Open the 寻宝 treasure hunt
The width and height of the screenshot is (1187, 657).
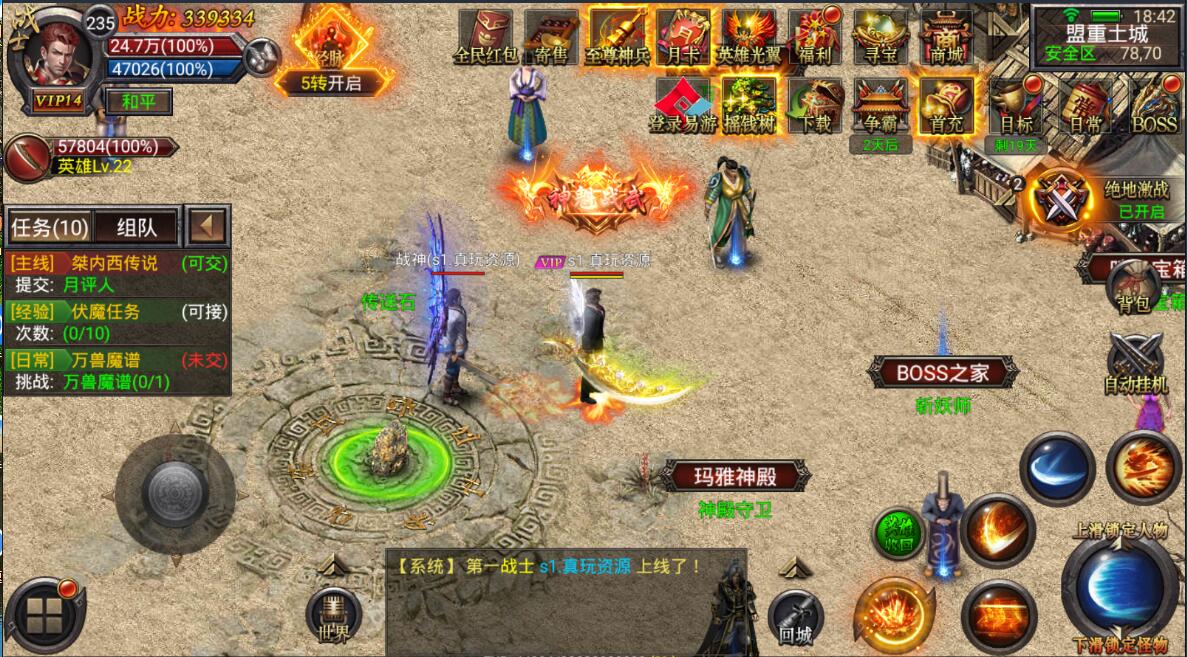880,38
